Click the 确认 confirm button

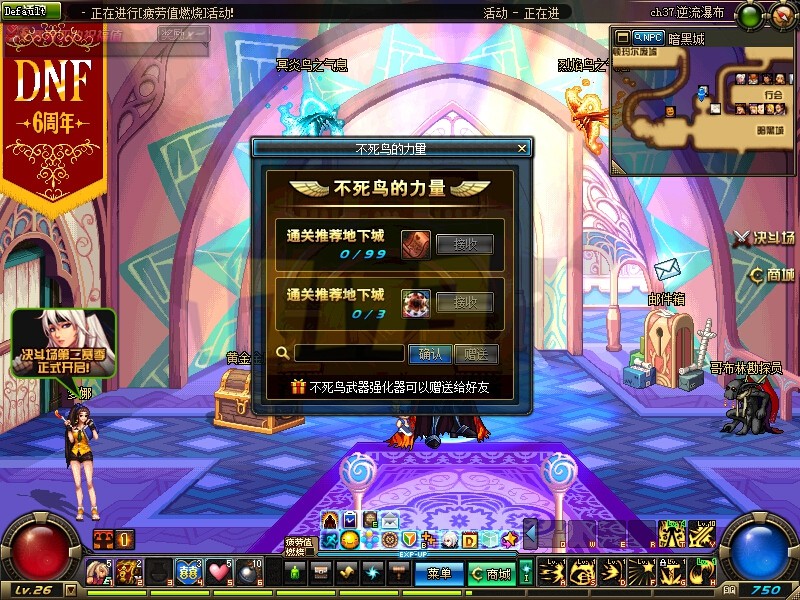pyautogui.click(x=430, y=353)
